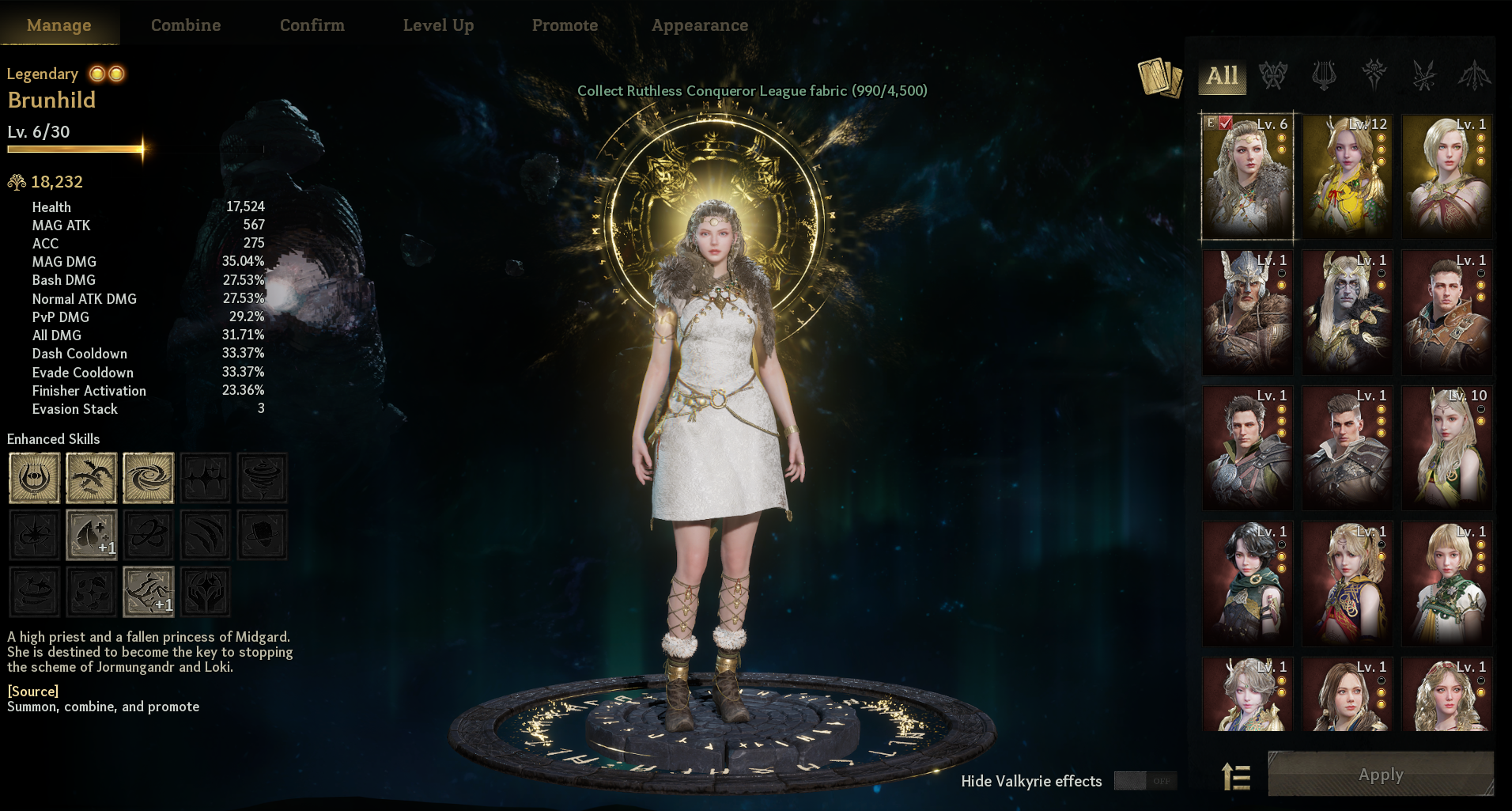The image size is (1512, 811).
Task: Select the All filter tab
Action: click(x=1222, y=76)
